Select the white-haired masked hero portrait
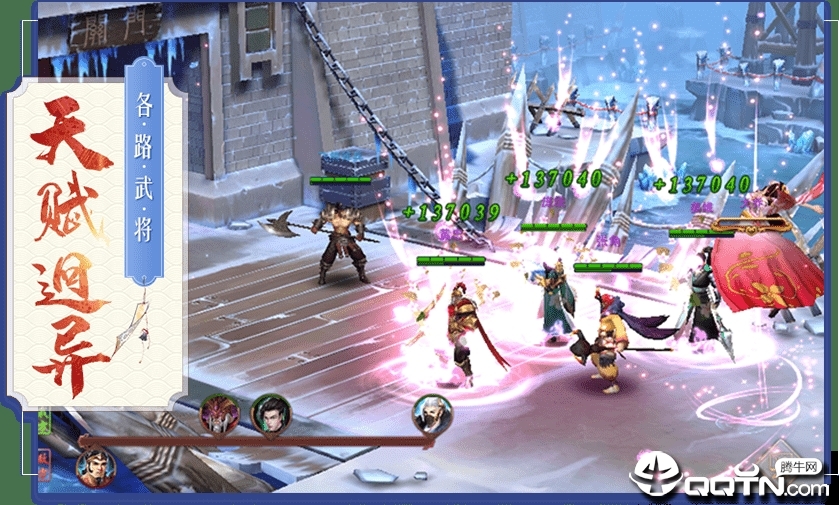Screen dimensions: 839x505 coord(432,412)
